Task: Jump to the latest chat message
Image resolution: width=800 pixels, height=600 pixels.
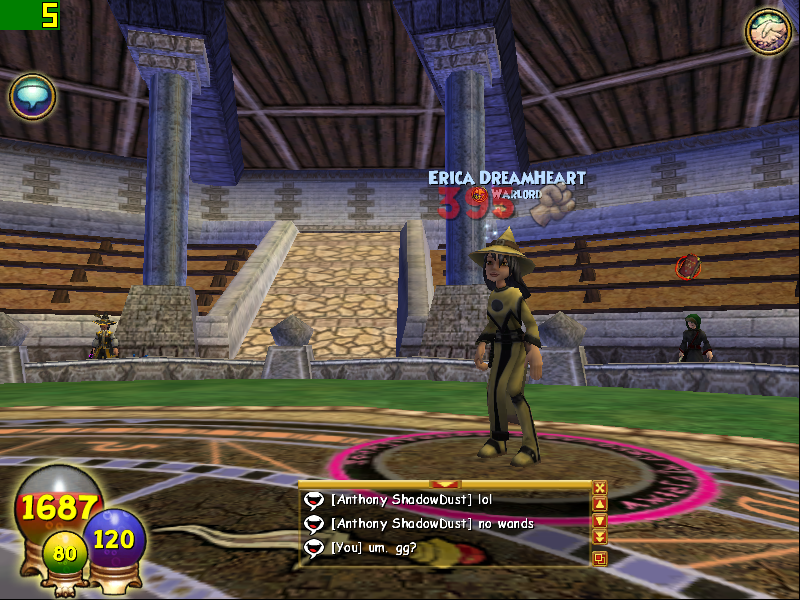Action: click(x=600, y=538)
